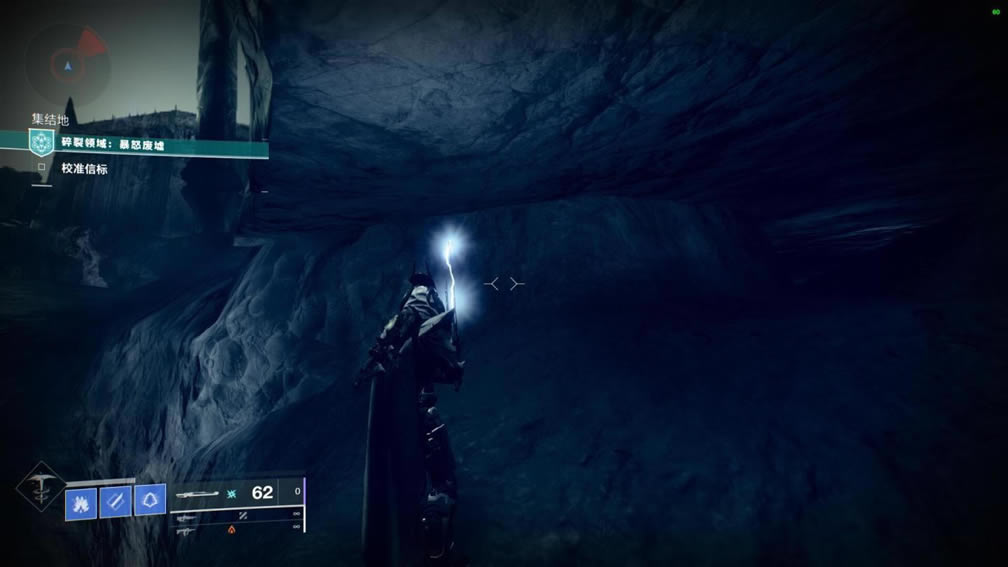
Task: Switch to the third weapon slot
Action: coord(236,531)
